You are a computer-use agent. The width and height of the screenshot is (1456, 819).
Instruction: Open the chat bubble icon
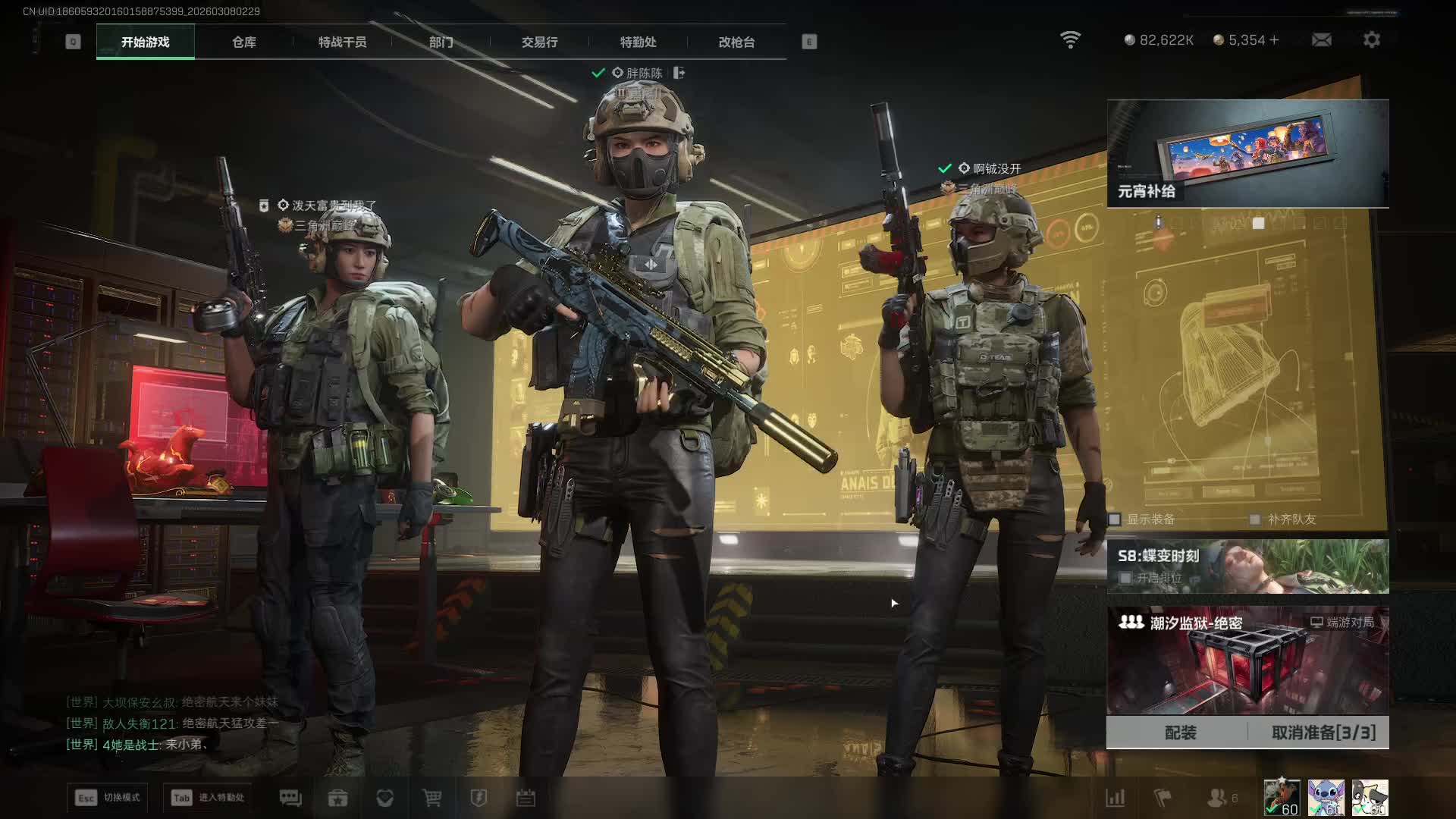click(290, 798)
